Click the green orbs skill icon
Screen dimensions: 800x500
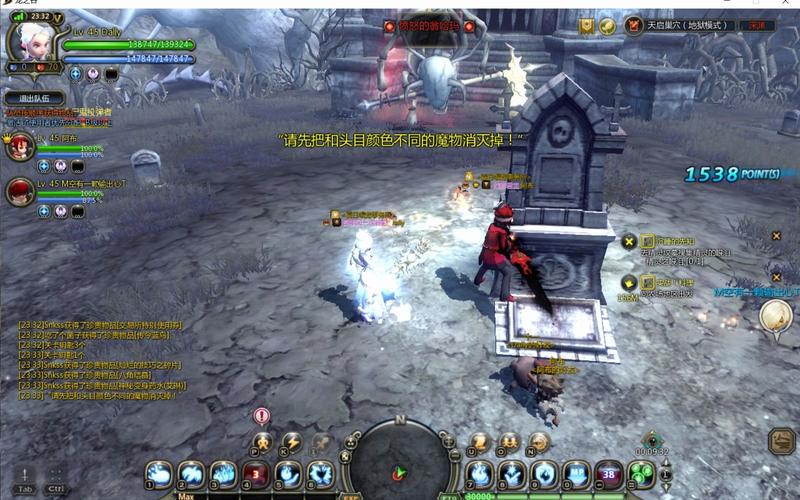tap(643, 474)
